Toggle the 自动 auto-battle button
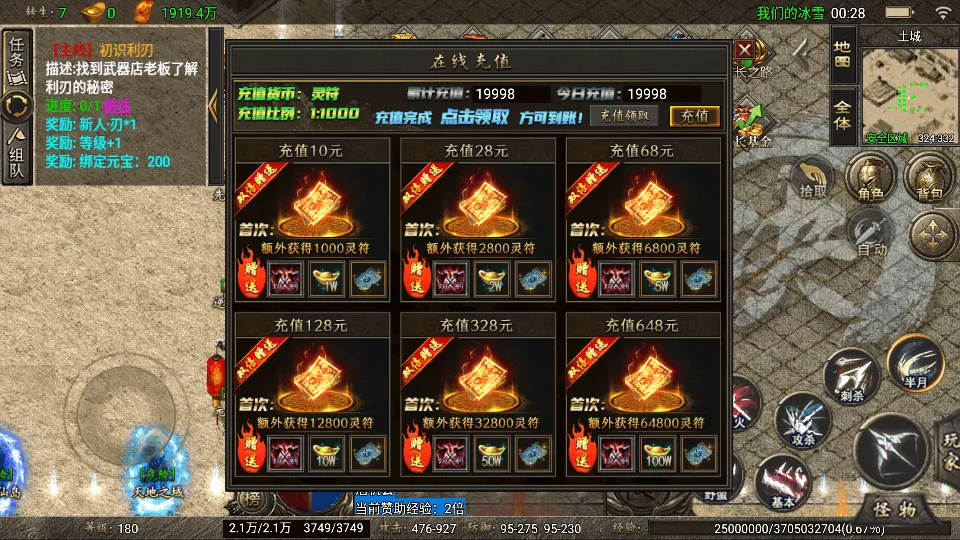Screen dimensions: 960x540 pyautogui.click(x=870, y=236)
